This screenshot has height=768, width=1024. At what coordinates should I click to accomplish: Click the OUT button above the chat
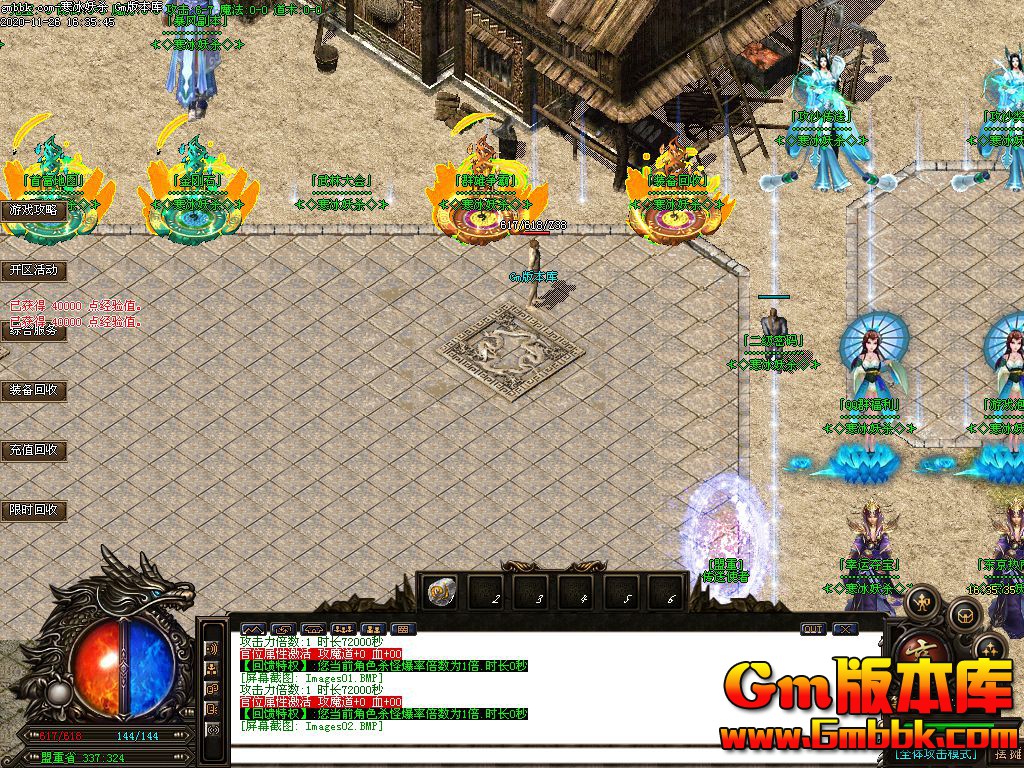tap(813, 629)
